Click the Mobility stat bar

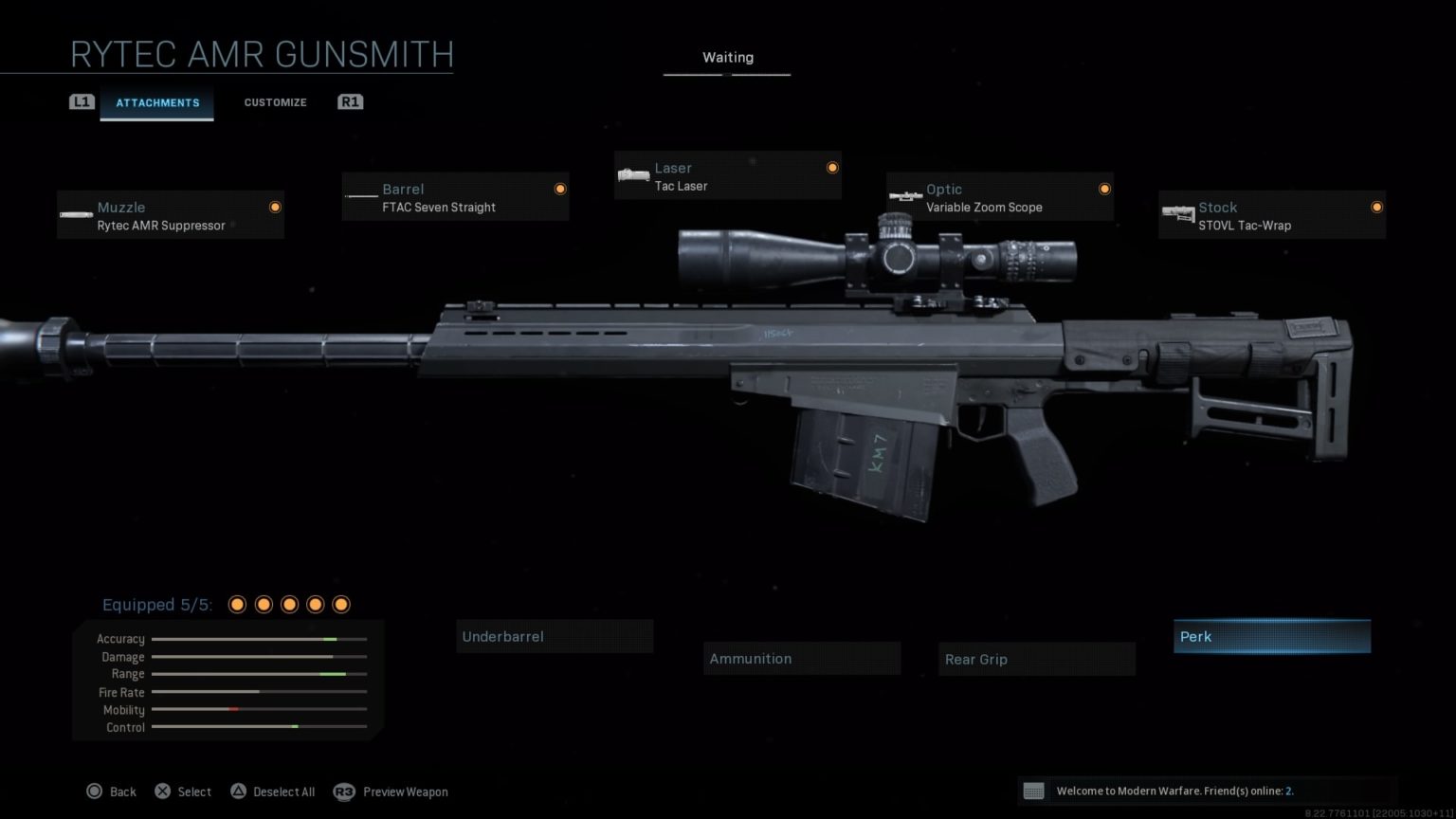coord(259,709)
